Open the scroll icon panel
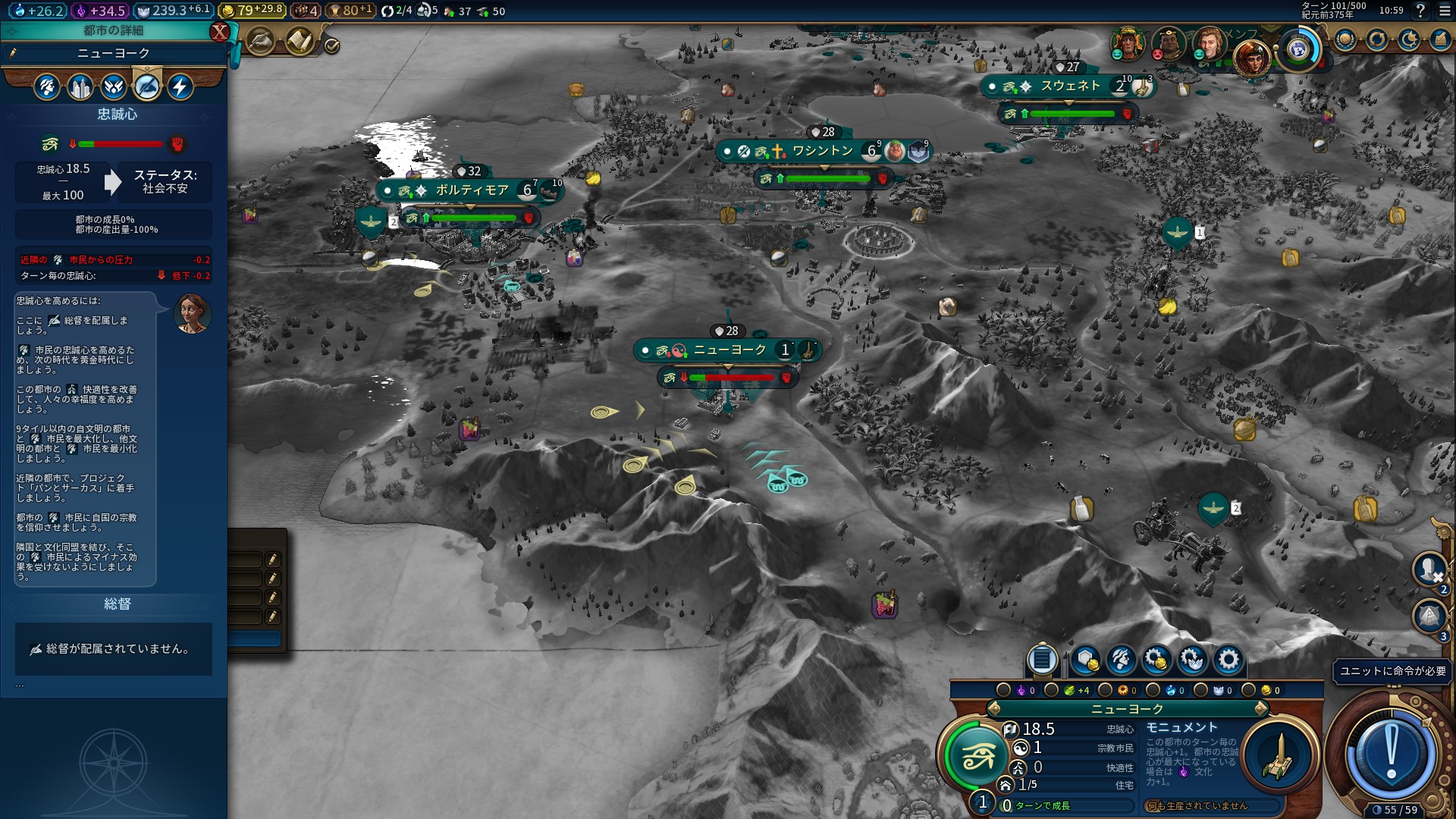The height and width of the screenshot is (819, 1456). pyautogui.click(x=300, y=42)
